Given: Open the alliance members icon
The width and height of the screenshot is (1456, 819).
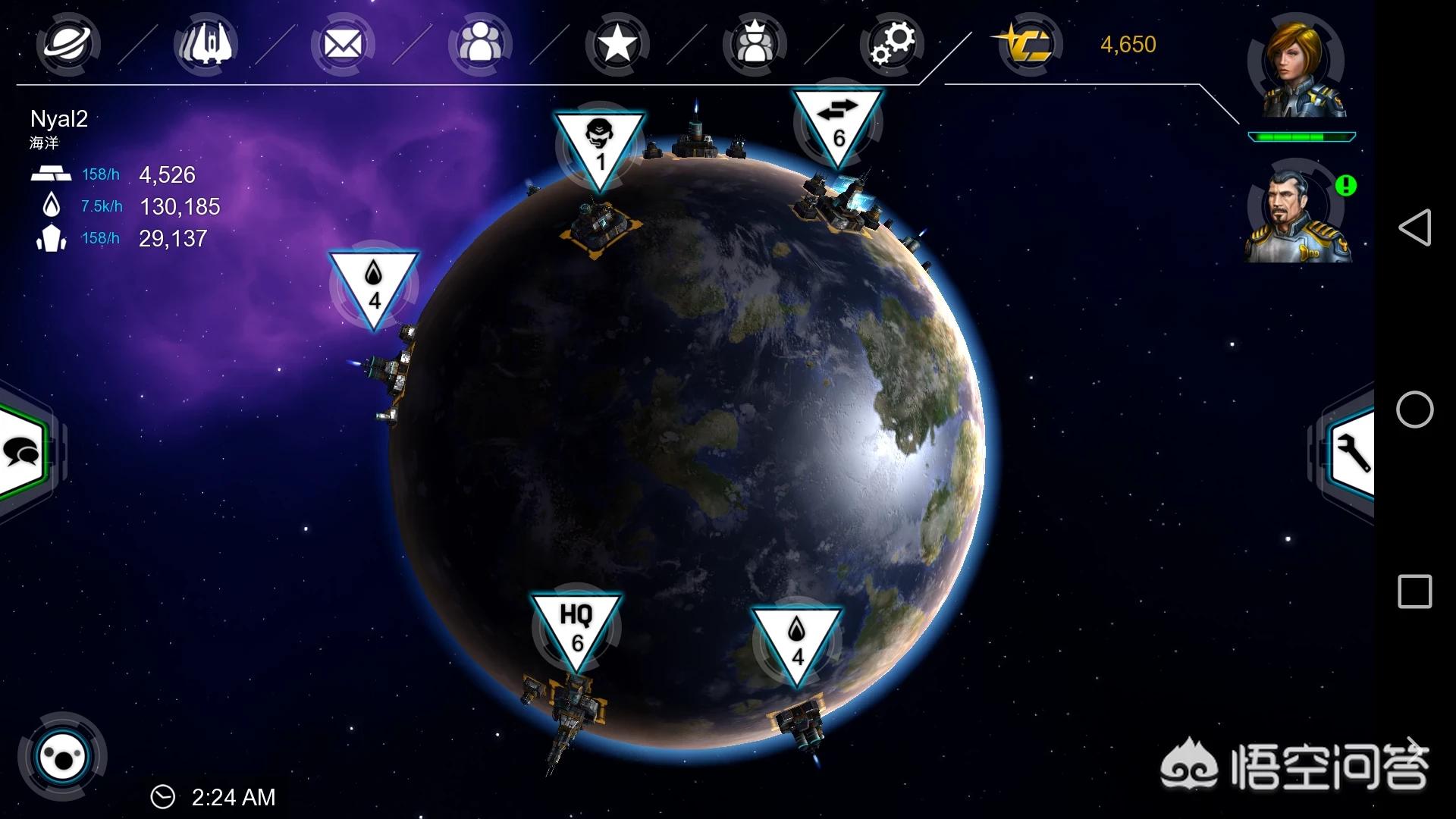Looking at the screenshot, I should coord(480,44).
